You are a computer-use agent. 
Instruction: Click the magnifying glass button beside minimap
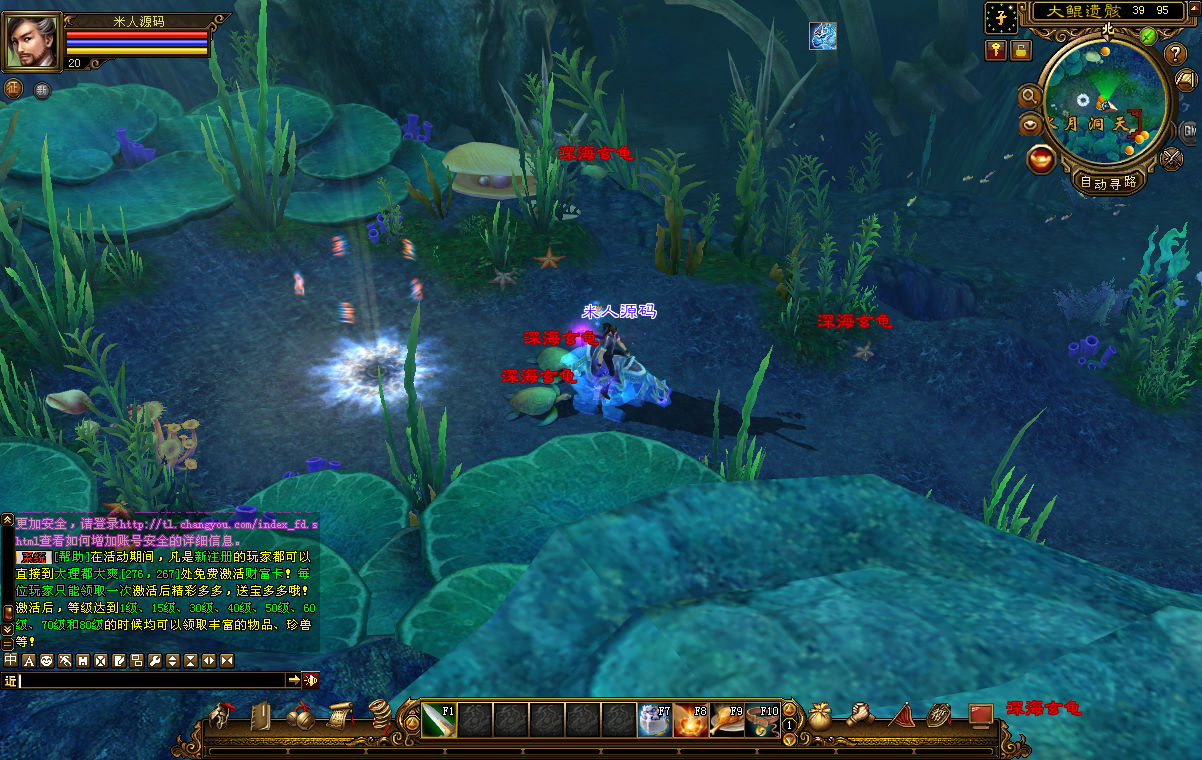[x=1029, y=96]
